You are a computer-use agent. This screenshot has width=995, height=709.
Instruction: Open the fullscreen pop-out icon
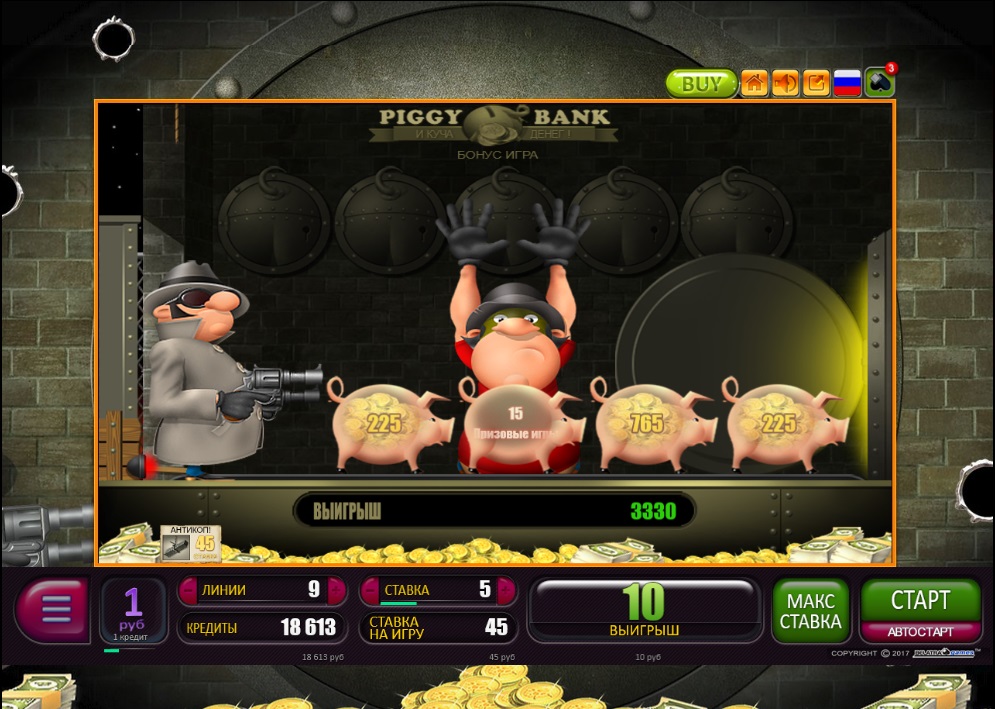[x=816, y=83]
